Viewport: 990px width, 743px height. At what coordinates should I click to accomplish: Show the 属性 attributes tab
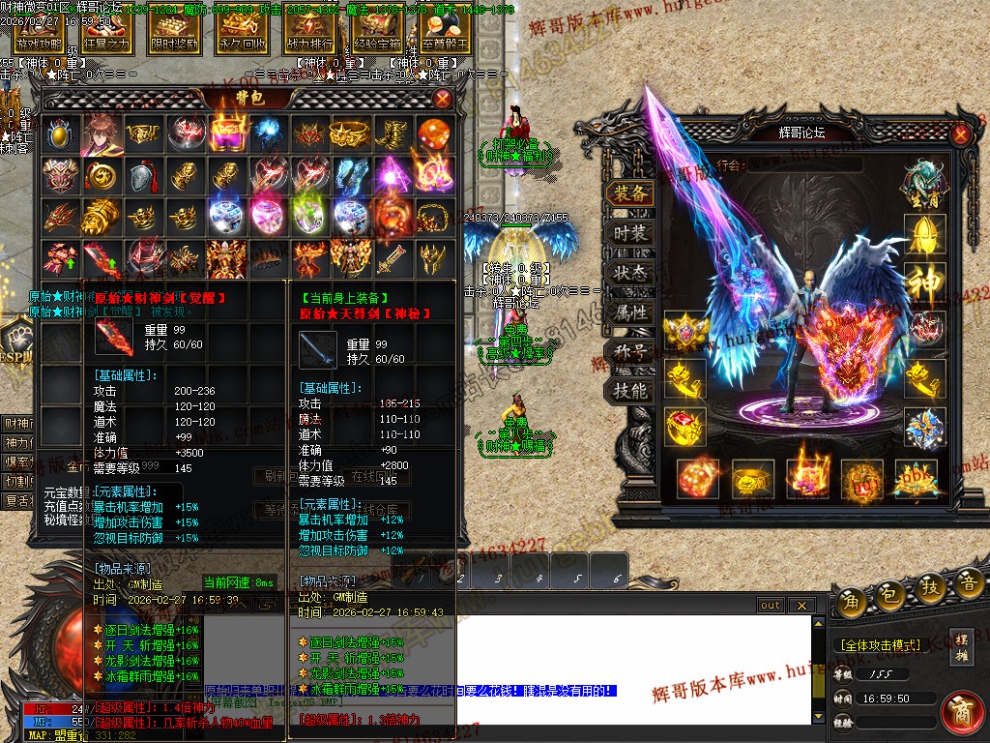click(x=630, y=312)
